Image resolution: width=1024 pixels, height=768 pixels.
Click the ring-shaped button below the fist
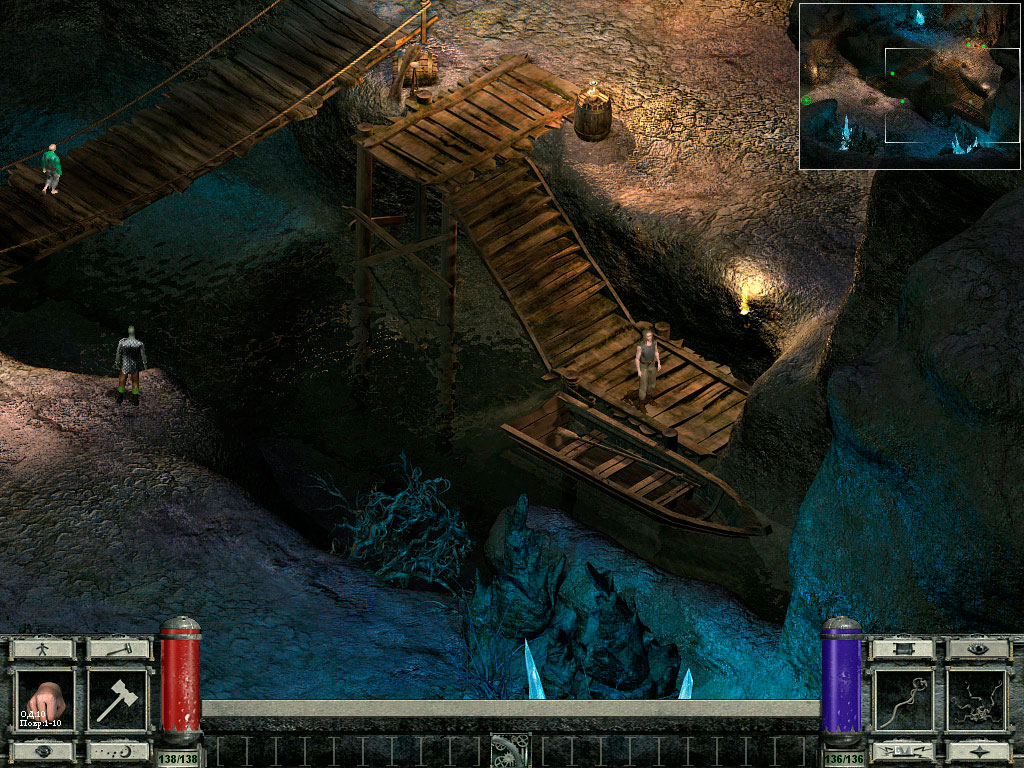[44, 751]
